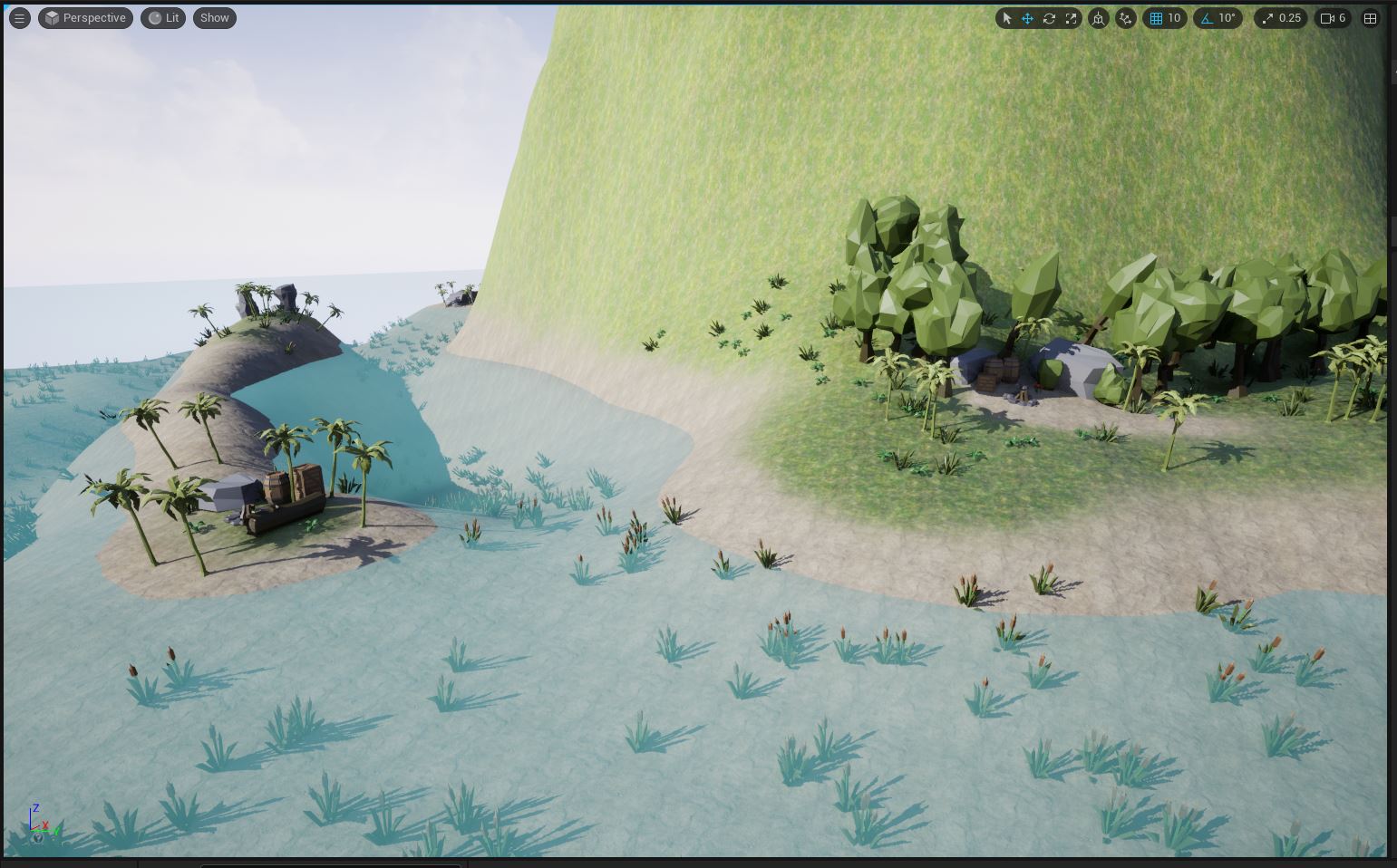Toggle the surface snapping icon
The height and width of the screenshot is (868, 1397).
coord(1126,18)
